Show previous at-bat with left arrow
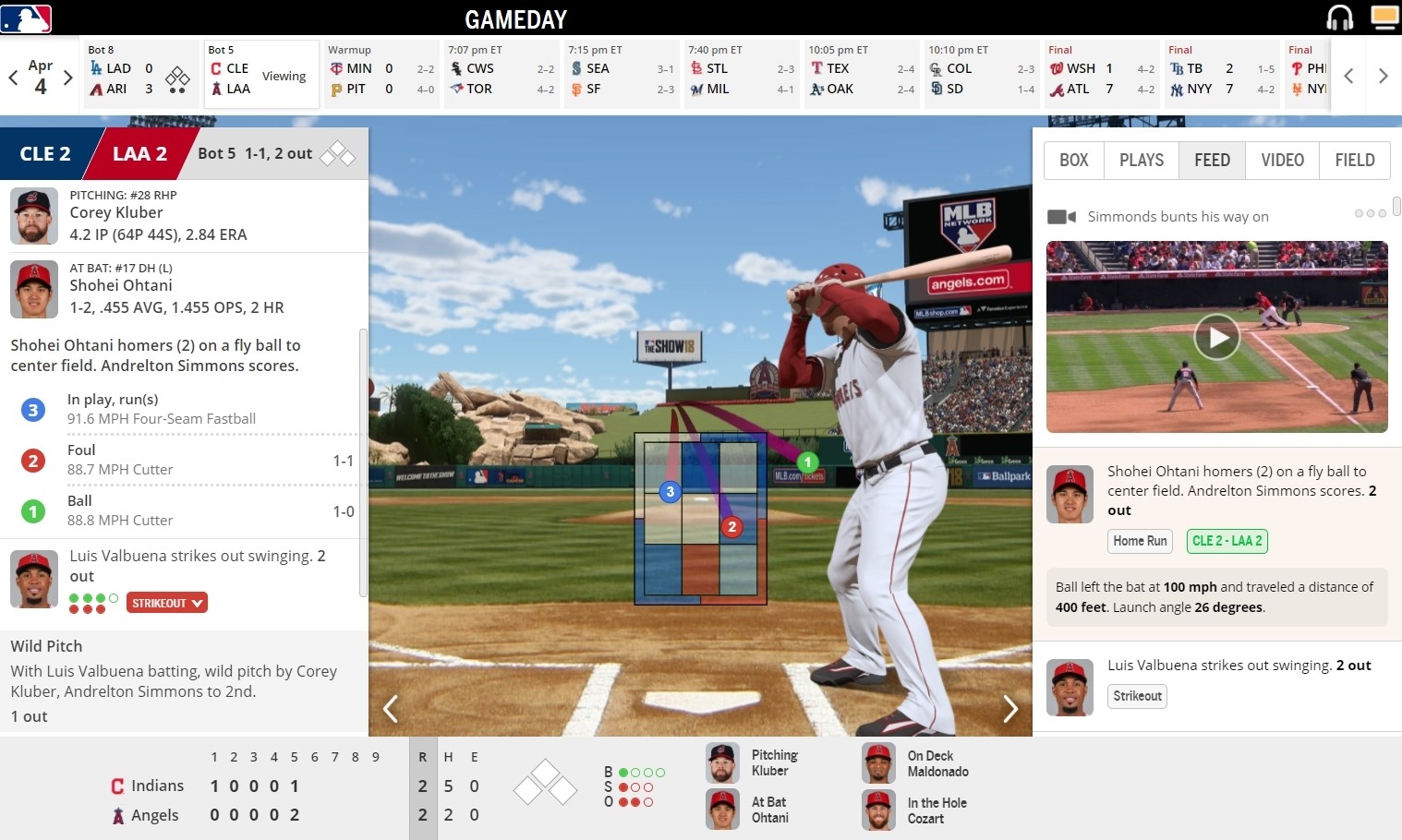Image resolution: width=1402 pixels, height=840 pixels. 391,709
